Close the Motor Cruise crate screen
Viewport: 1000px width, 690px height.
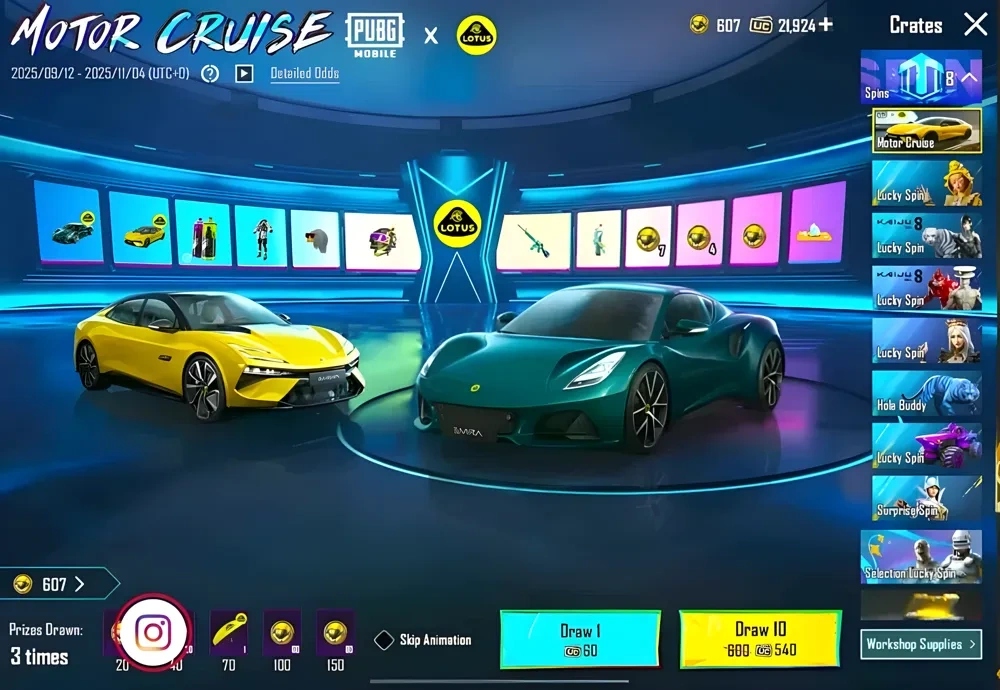click(x=974, y=25)
